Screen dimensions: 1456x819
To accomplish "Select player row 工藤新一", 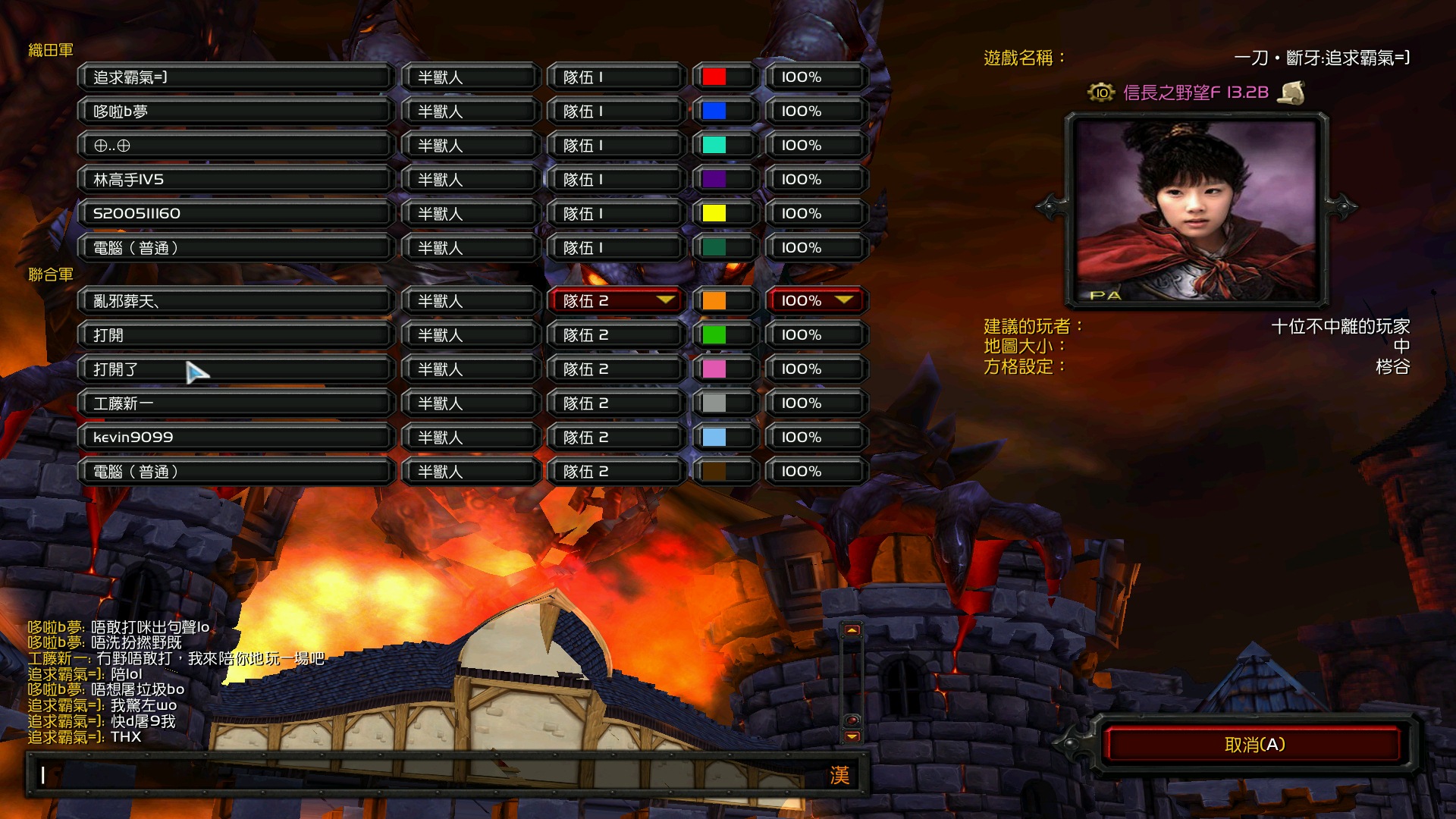I will (235, 403).
